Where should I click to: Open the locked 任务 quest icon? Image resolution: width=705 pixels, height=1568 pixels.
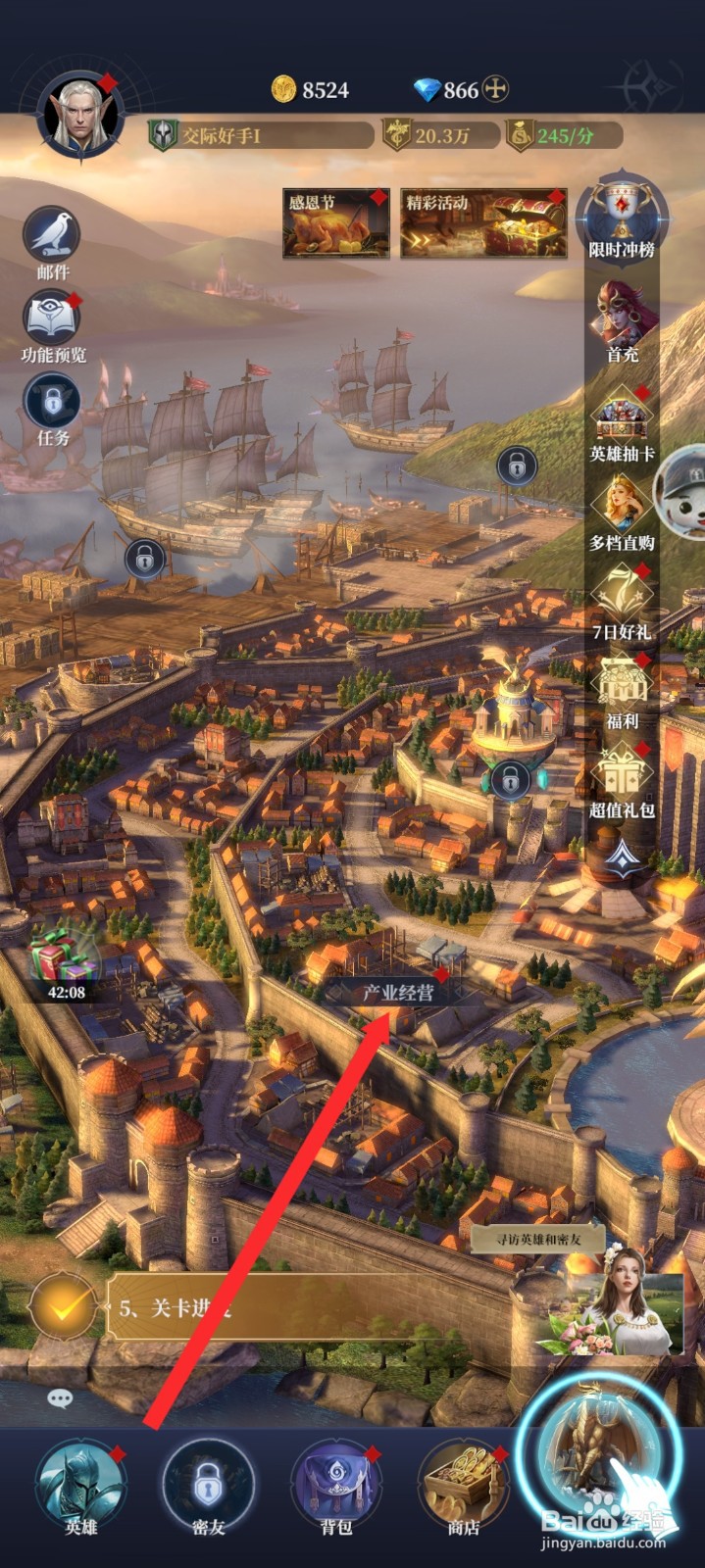click(x=52, y=405)
